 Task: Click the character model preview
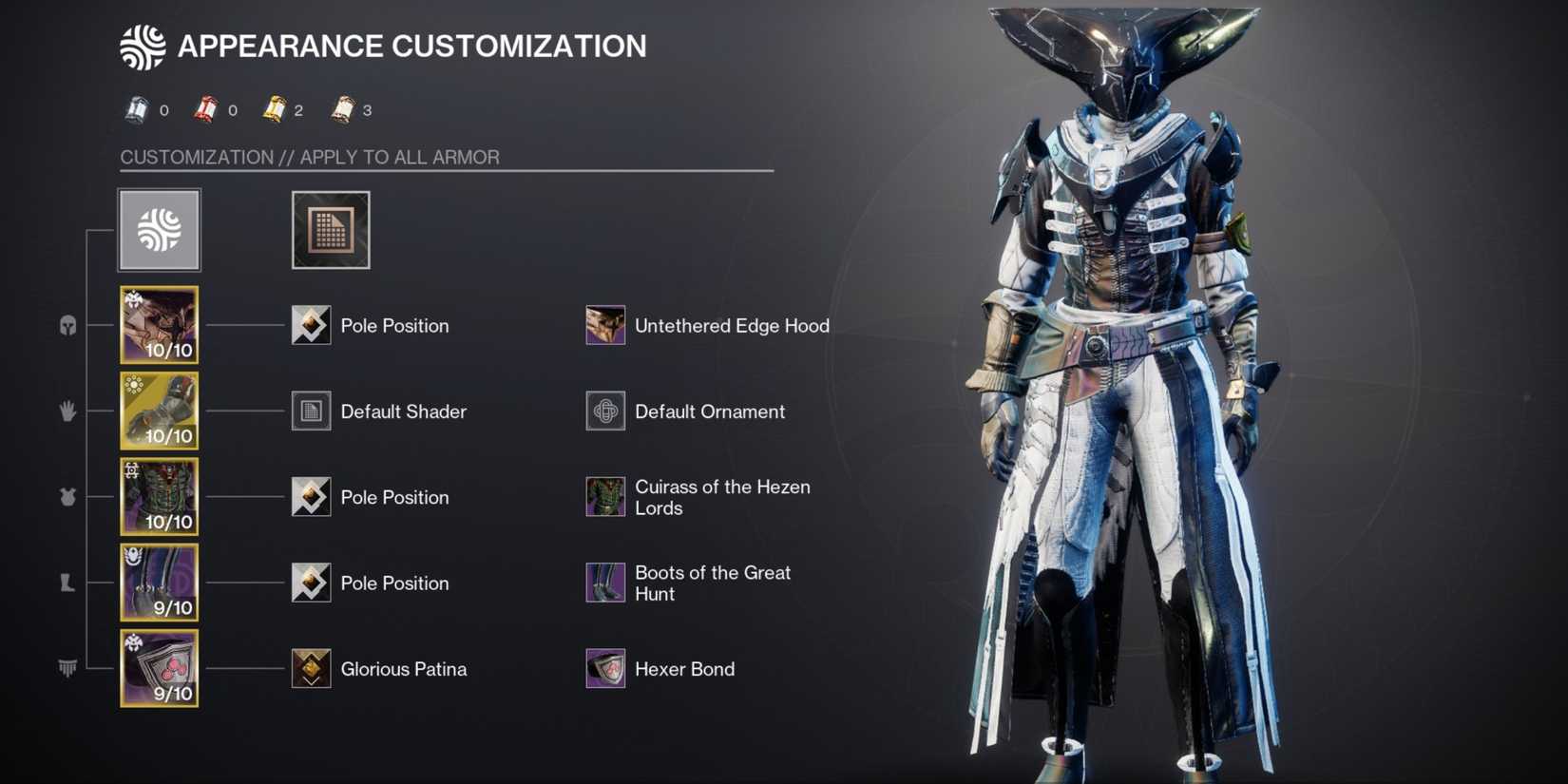[x=1121, y=380]
